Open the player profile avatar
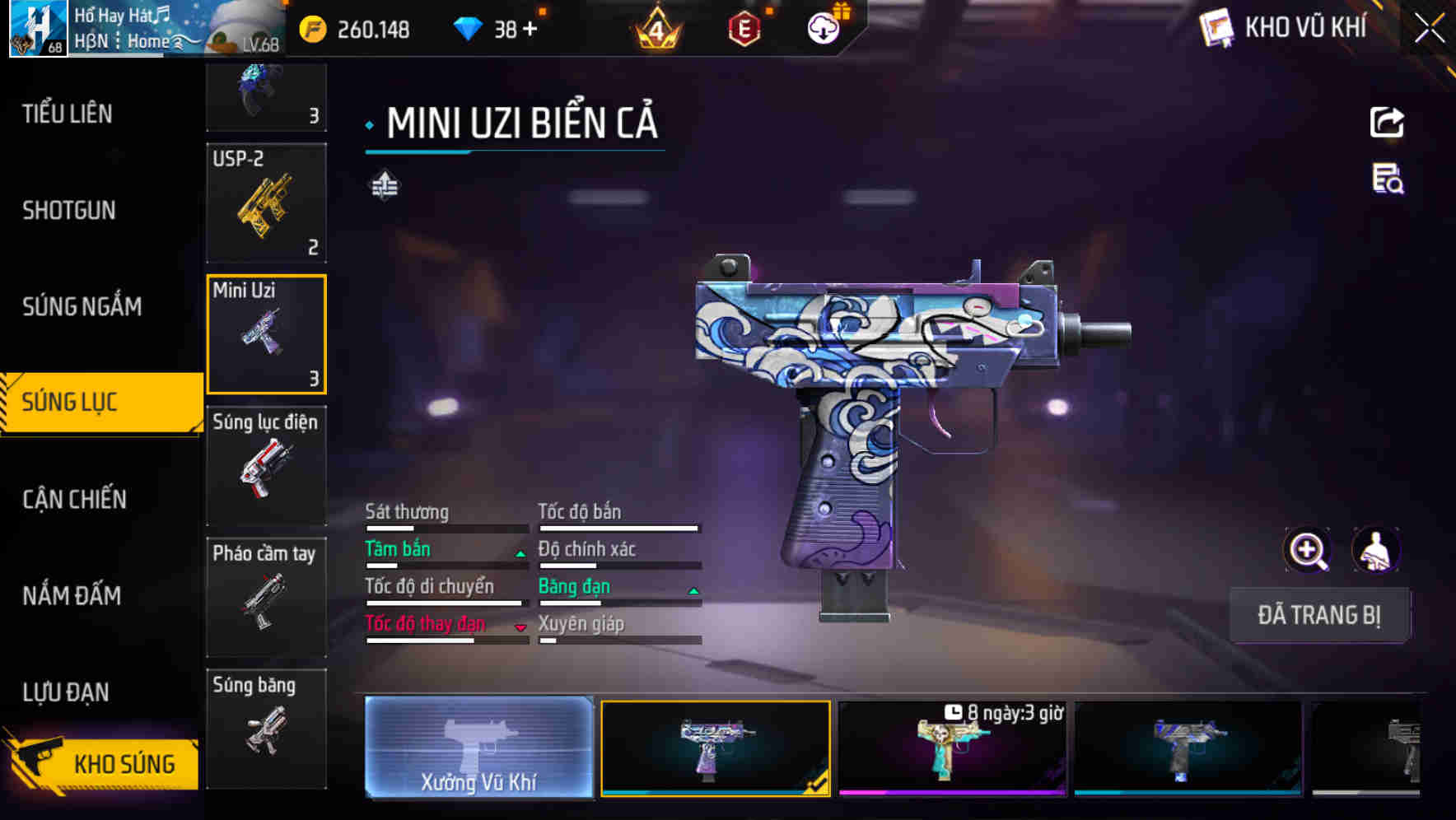Viewport: 1456px width, 820px height. point(38,29)
